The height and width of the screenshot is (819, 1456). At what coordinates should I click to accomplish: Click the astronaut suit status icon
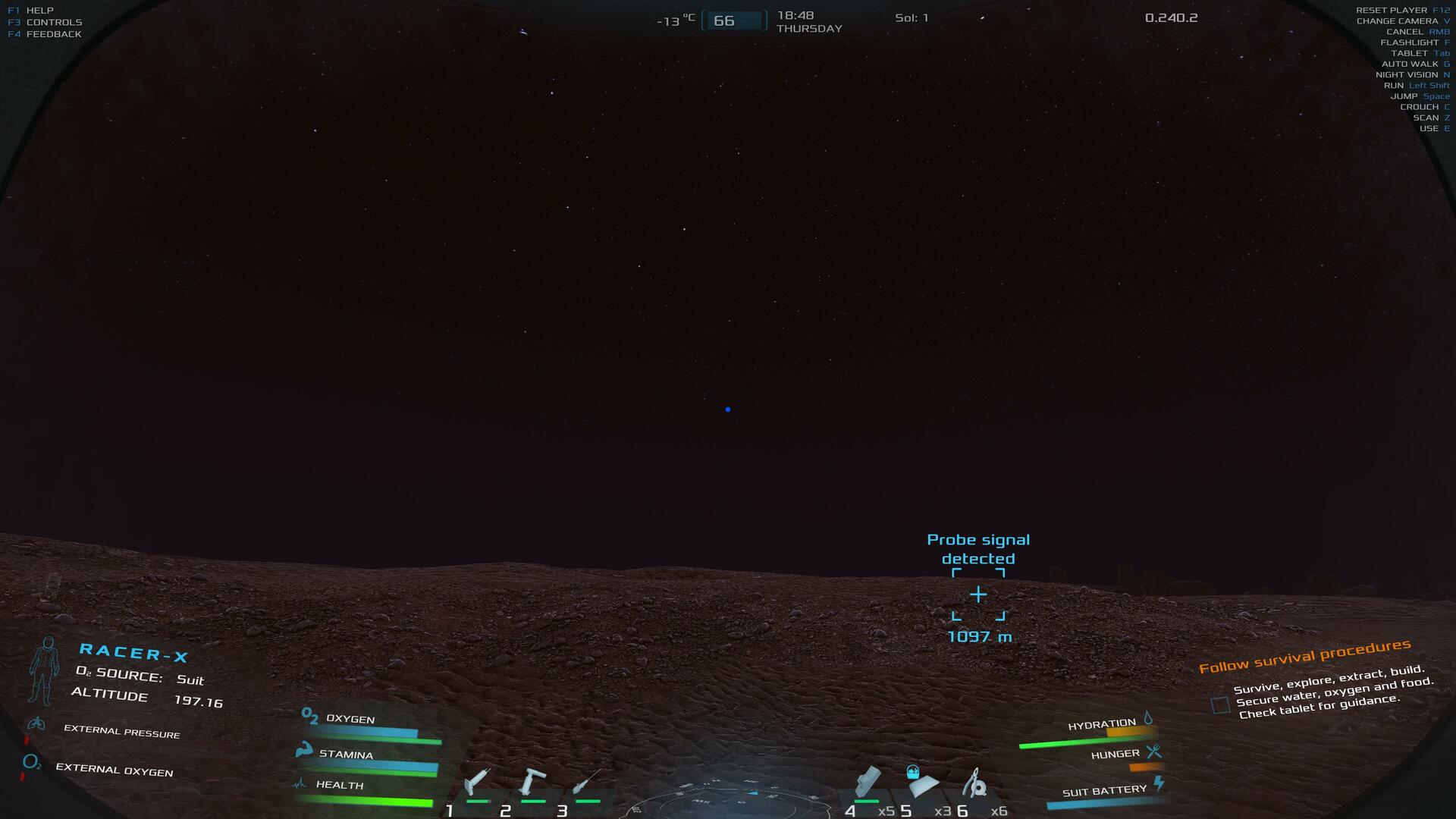(44, 670)
